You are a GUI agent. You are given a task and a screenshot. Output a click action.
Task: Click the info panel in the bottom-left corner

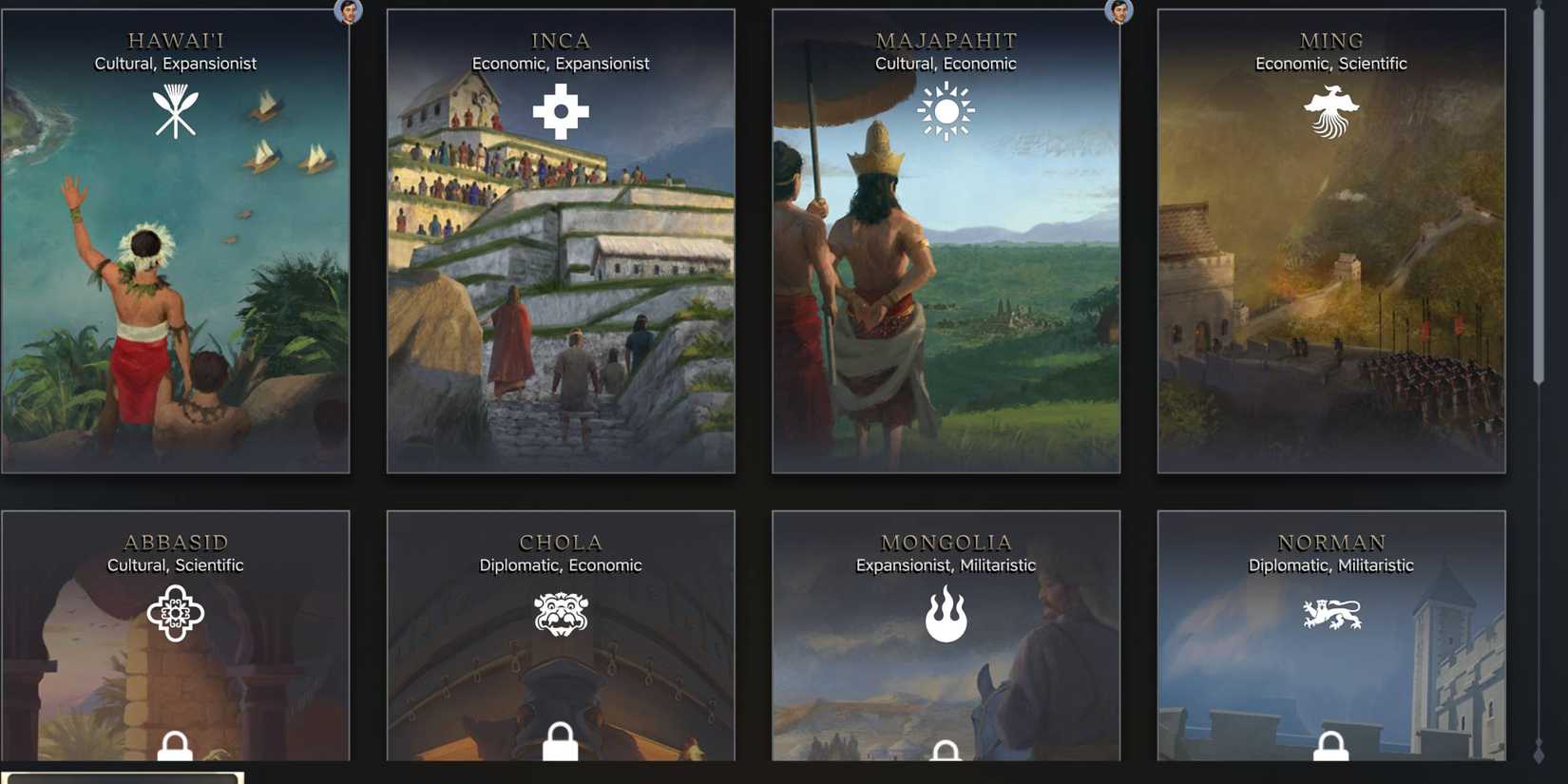122,777
